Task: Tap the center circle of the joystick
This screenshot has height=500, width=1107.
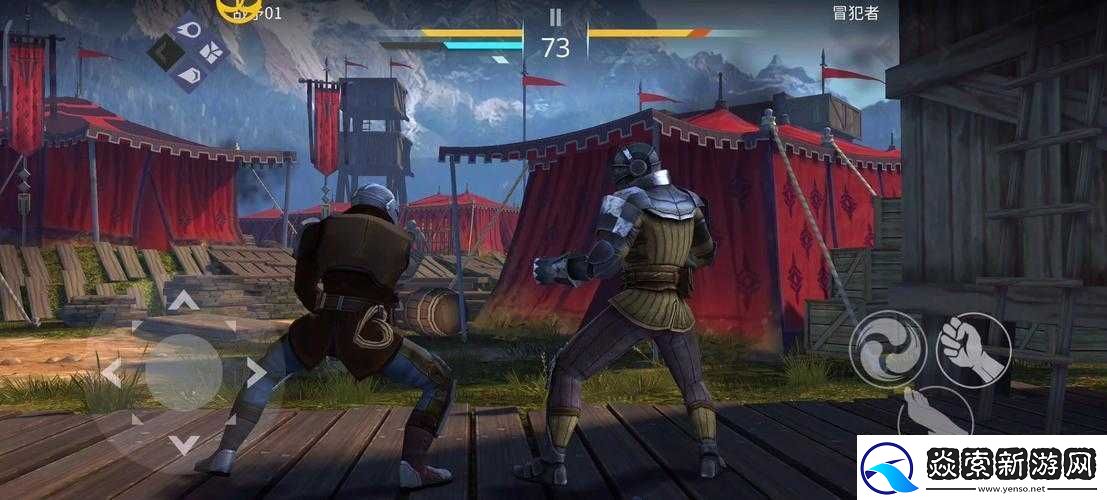Action: [x=183, y=373]
